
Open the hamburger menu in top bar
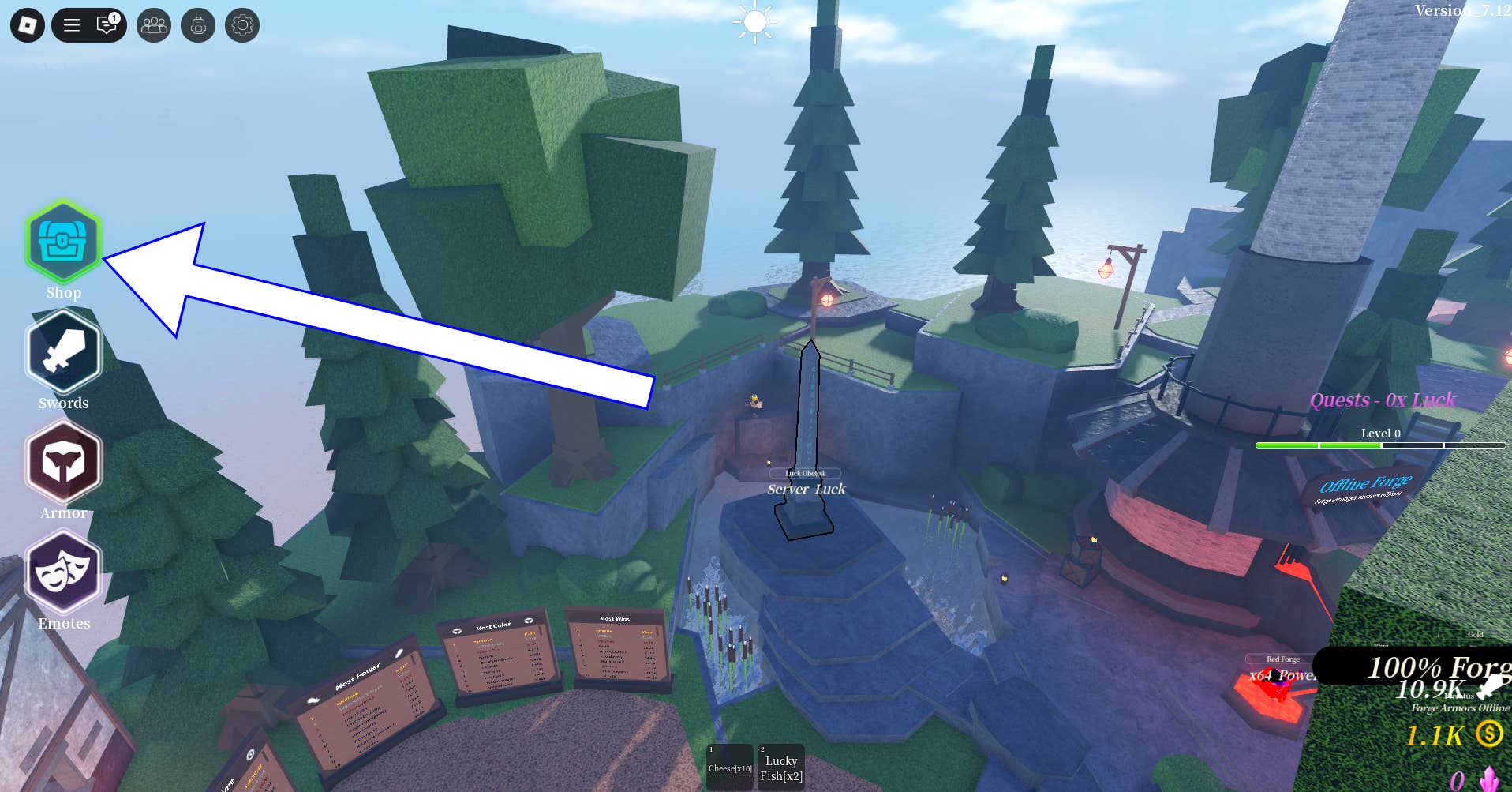(x=72, y=25)
